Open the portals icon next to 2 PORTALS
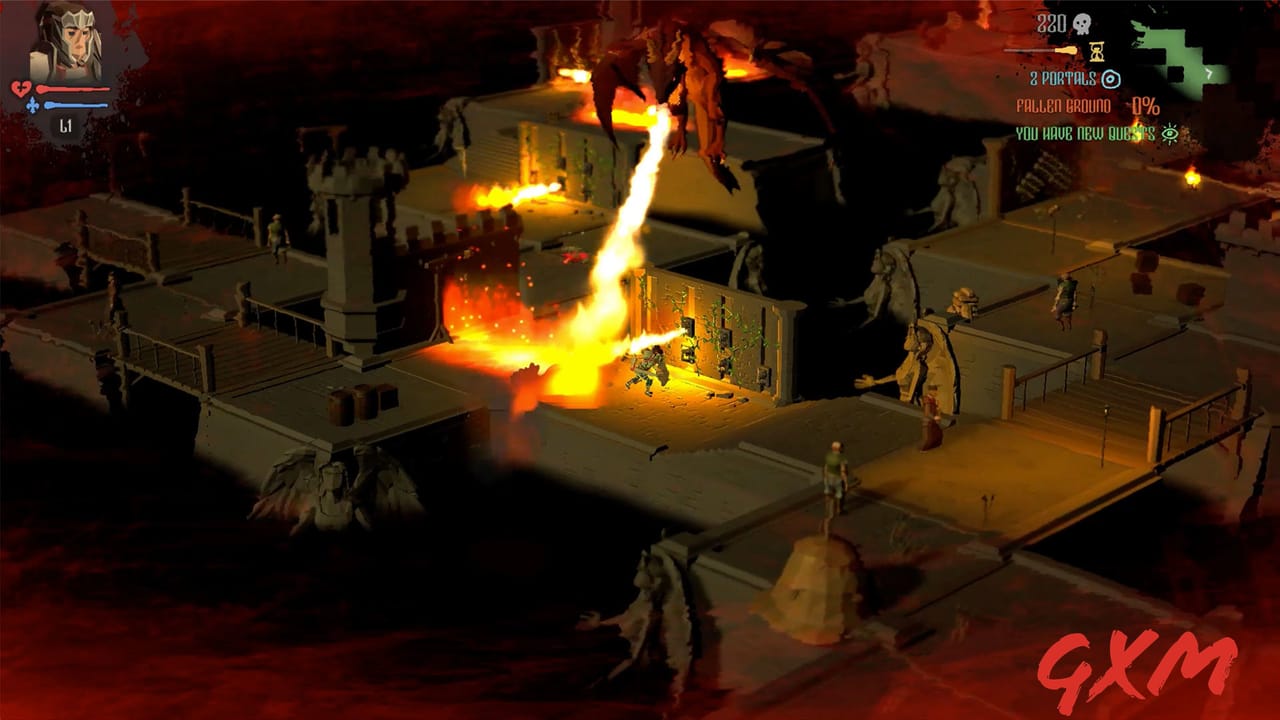The width and height of the screenshot is (1280, 720). [x=1110, y=78]
